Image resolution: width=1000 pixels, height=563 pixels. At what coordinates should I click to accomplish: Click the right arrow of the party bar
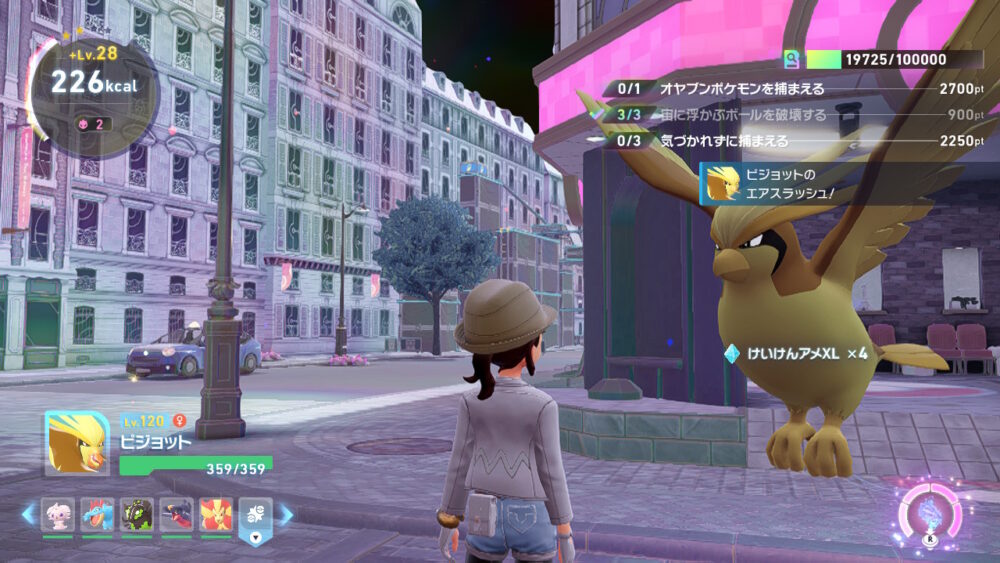pos(286,515)
